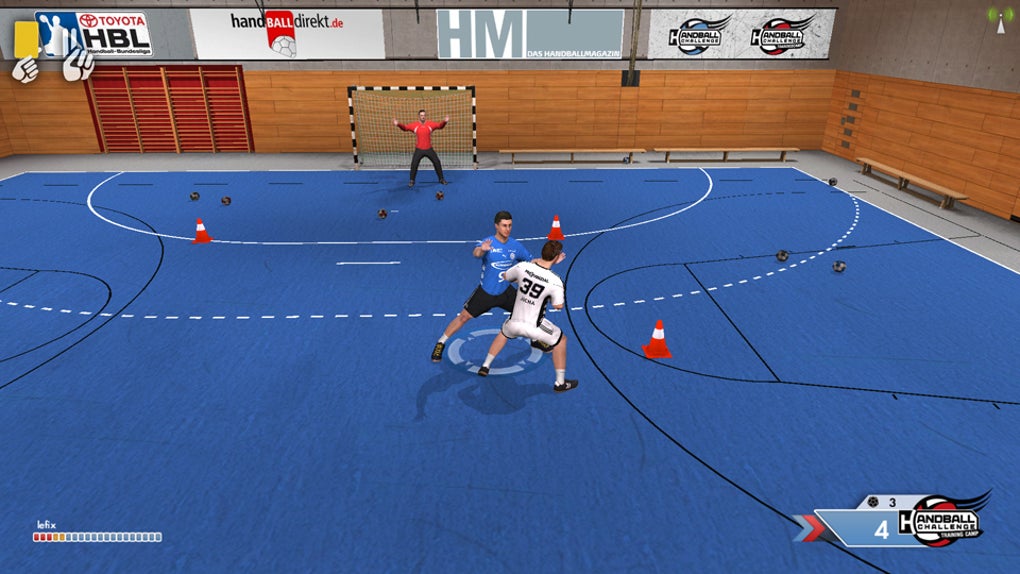The width and height of the screenshot is (1020, 574).
Task: Click the Handball Challenge Training Camp logo
Action: click(x=941, y=519)
